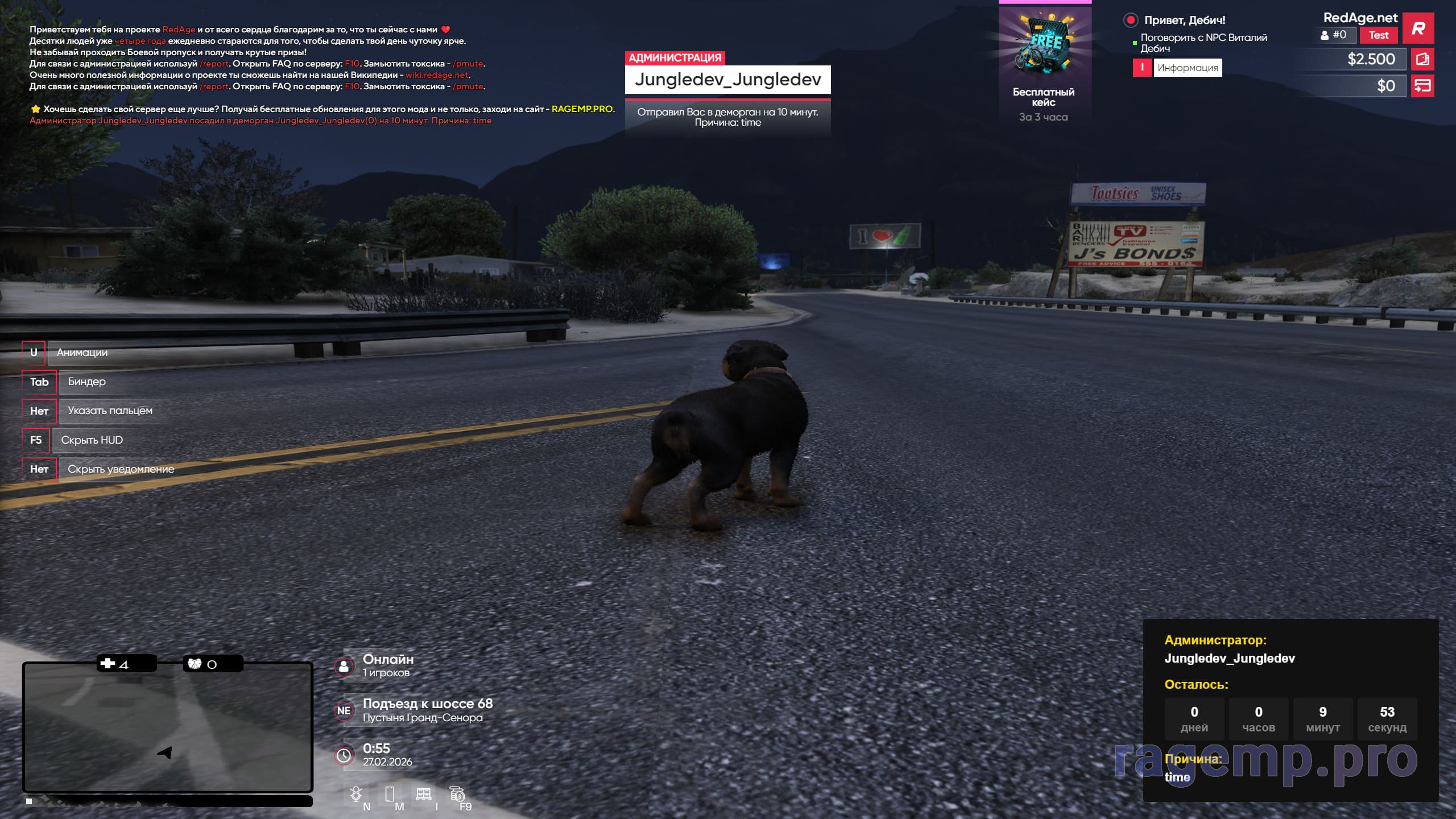Click the online players count widget
This screenshot has height=819, width=1456.
coord(387,665)
